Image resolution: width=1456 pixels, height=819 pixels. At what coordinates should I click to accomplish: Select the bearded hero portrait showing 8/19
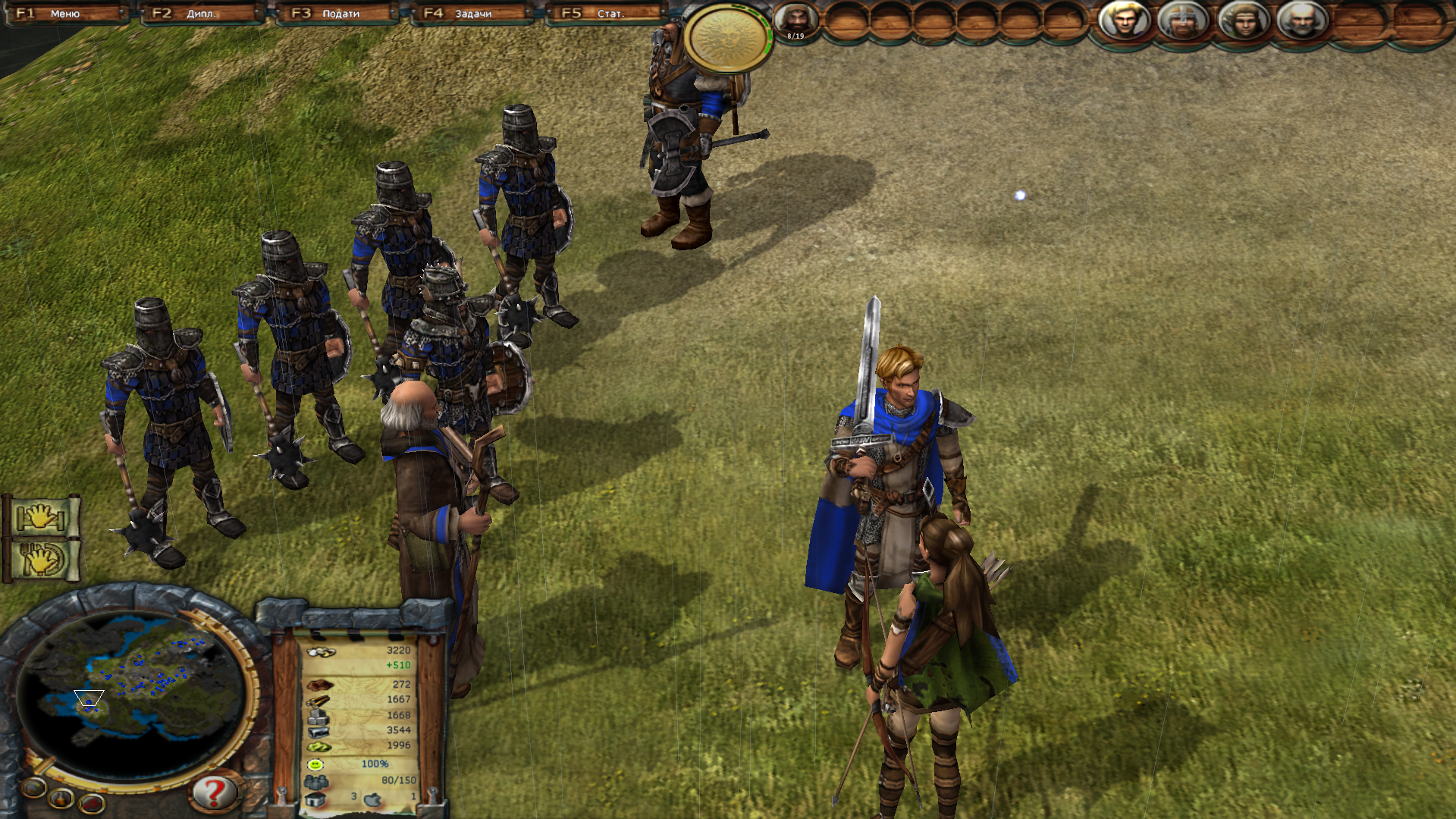[x=798, y=20]
